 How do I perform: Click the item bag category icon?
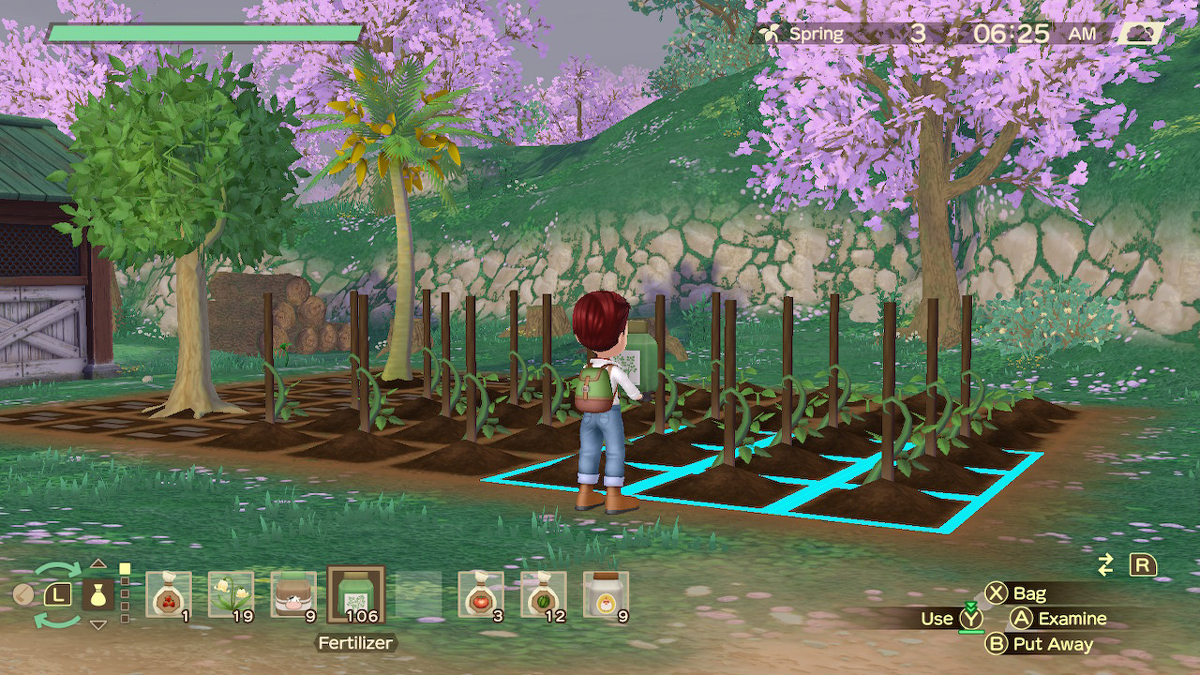pyautogui.click(x=98, y=595)
